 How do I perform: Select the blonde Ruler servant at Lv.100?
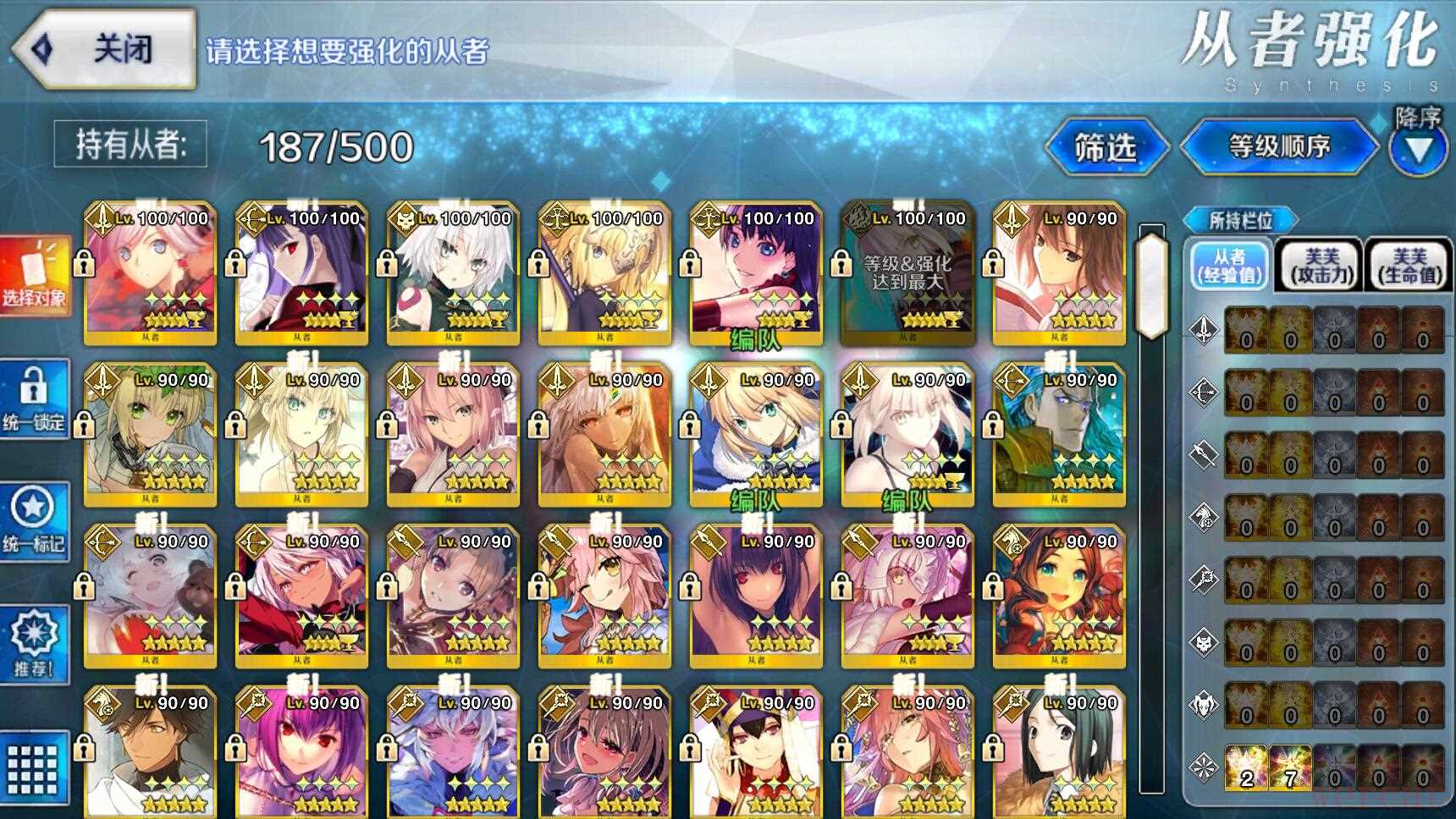point(604,272)
